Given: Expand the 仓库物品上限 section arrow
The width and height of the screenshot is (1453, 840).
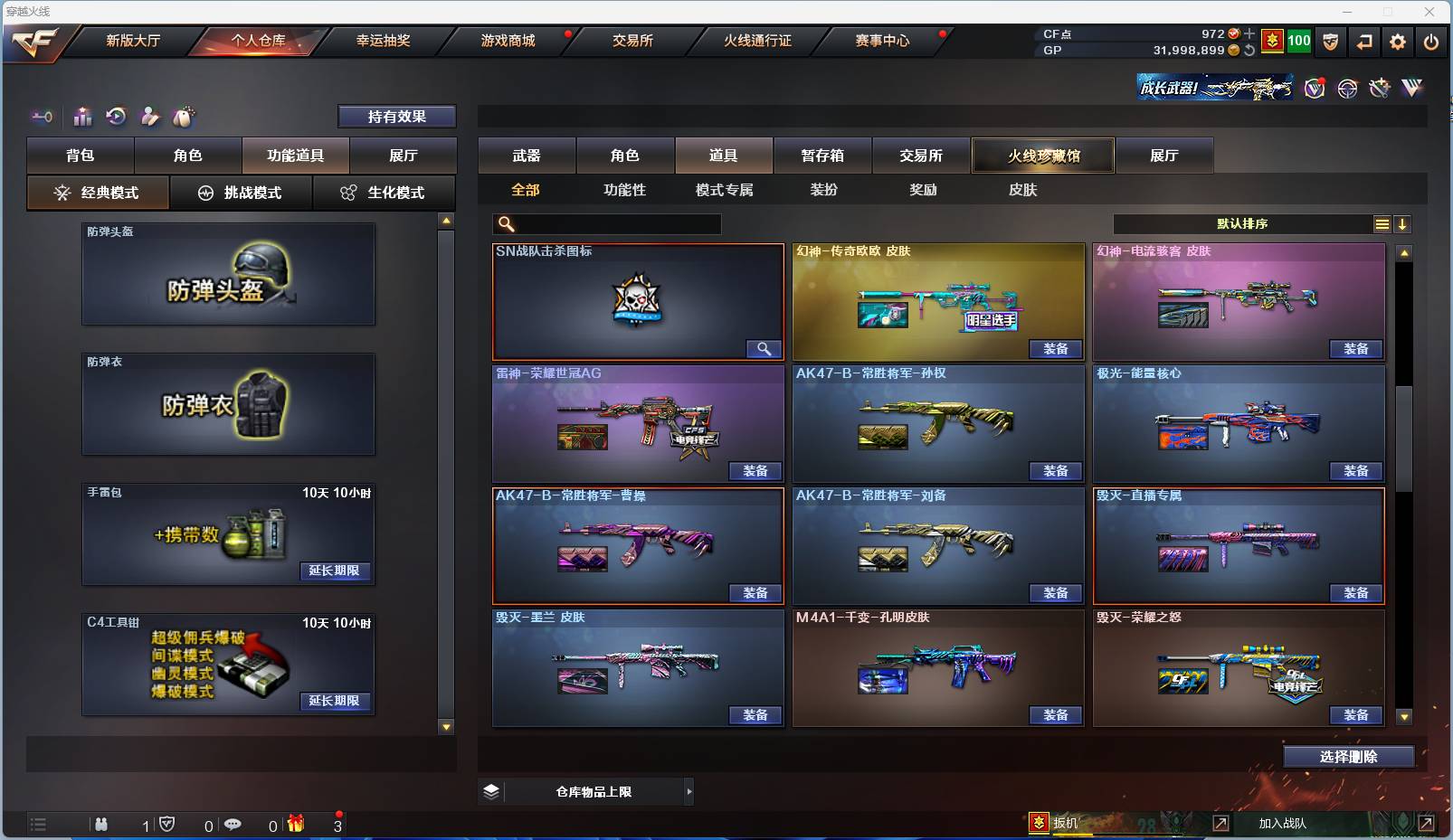Looking at the screenshot, I should [689, 790].
